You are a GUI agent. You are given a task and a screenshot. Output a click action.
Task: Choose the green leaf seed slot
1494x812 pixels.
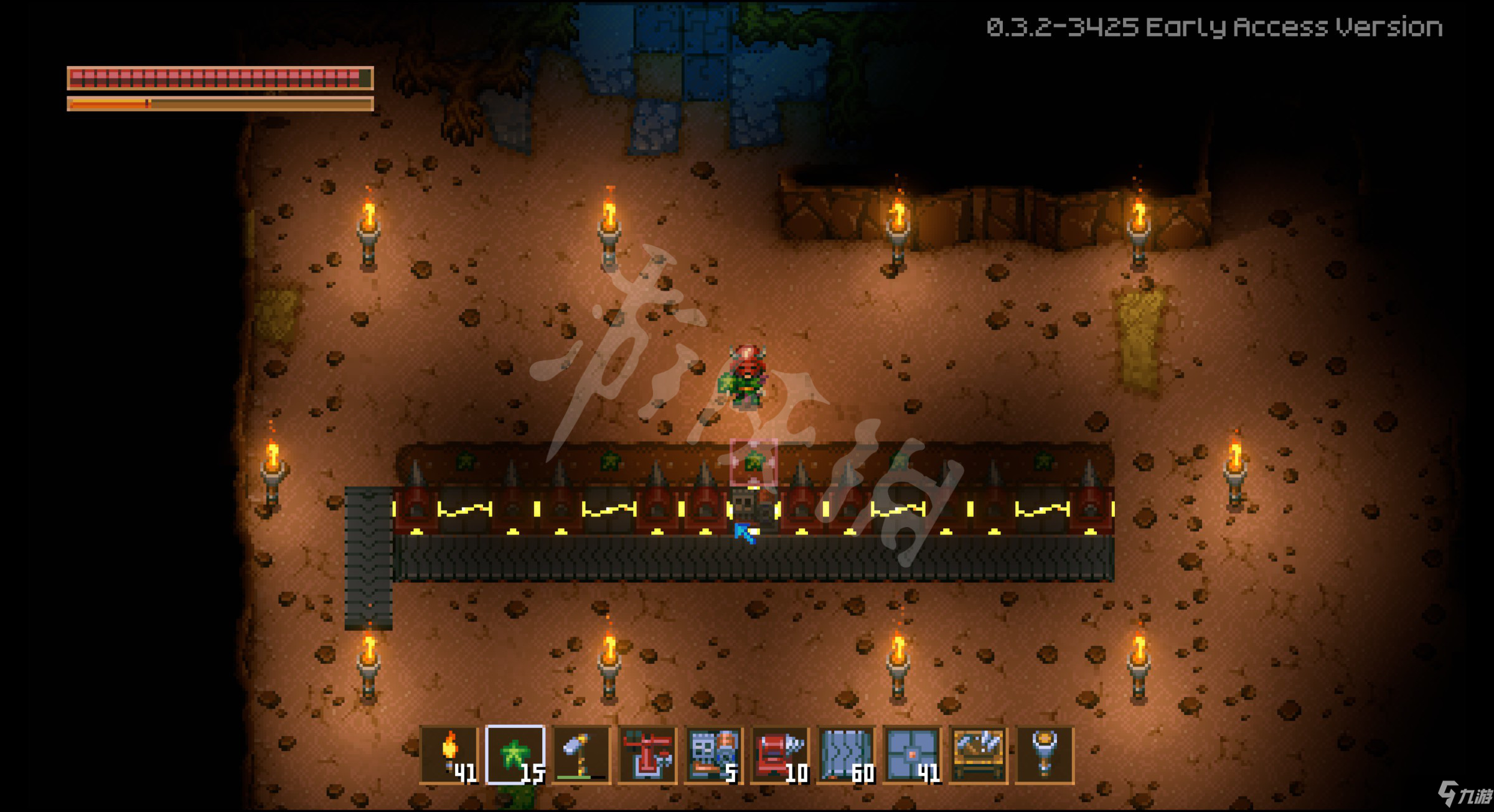pos(515,755)
